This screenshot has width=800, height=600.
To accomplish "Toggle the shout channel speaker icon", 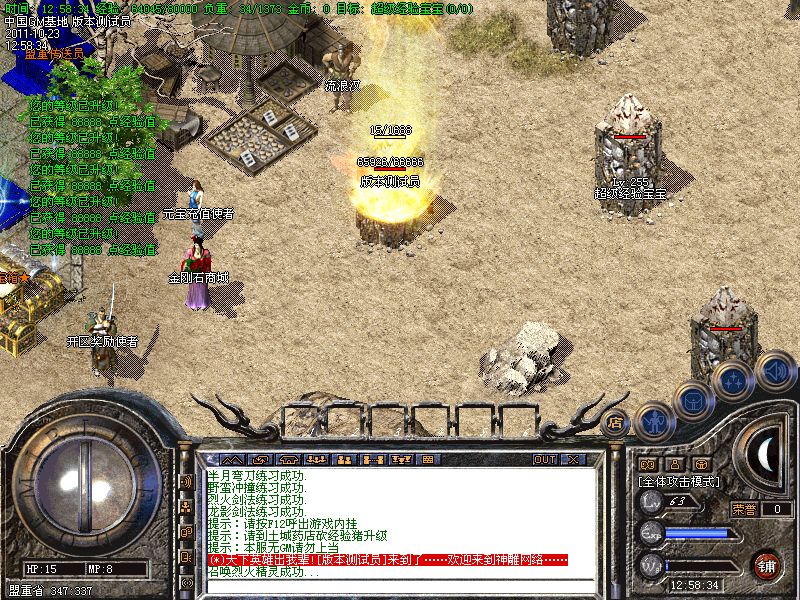I will [x=186, y=482].
